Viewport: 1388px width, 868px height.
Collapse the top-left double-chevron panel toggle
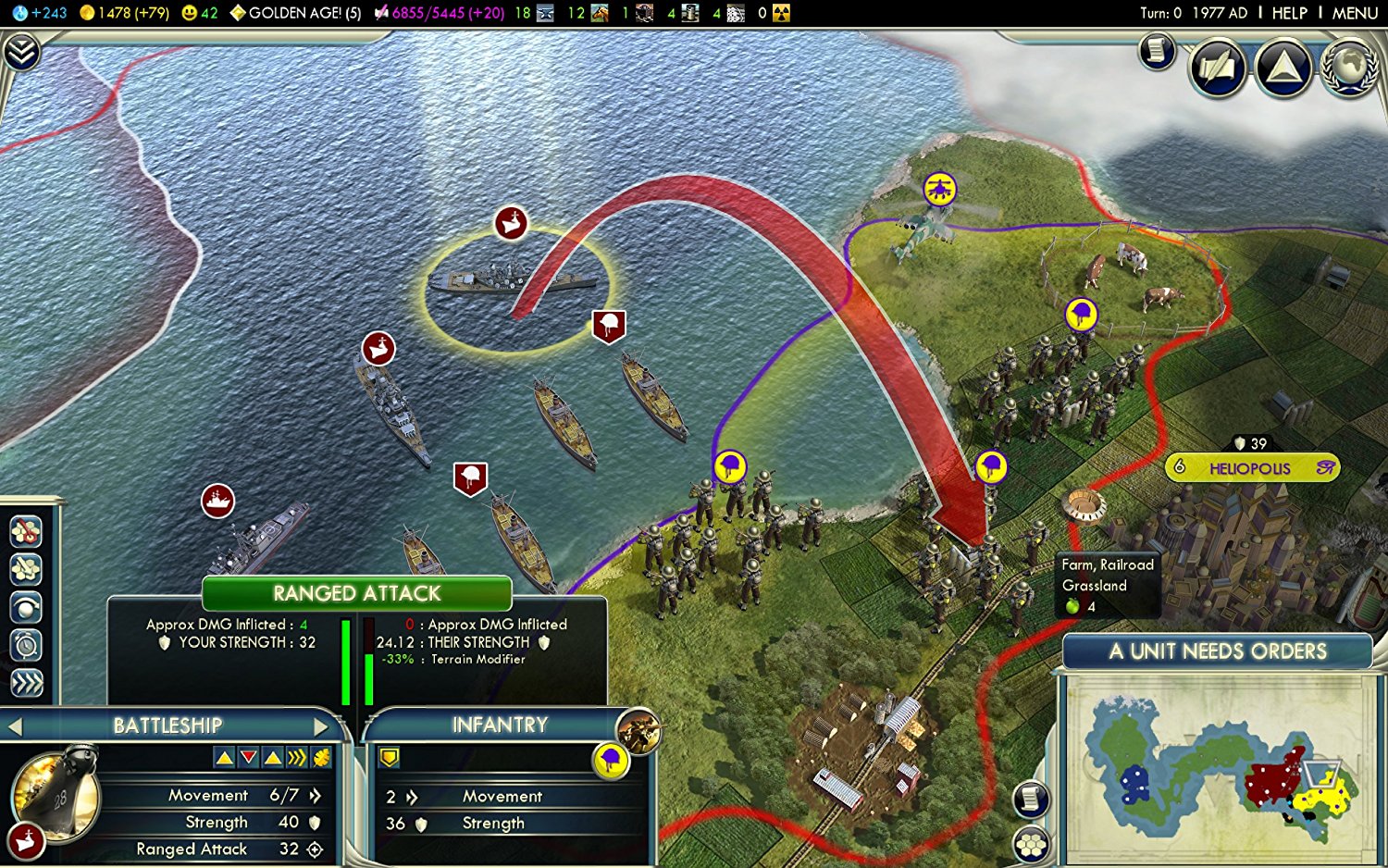point(20,52)
